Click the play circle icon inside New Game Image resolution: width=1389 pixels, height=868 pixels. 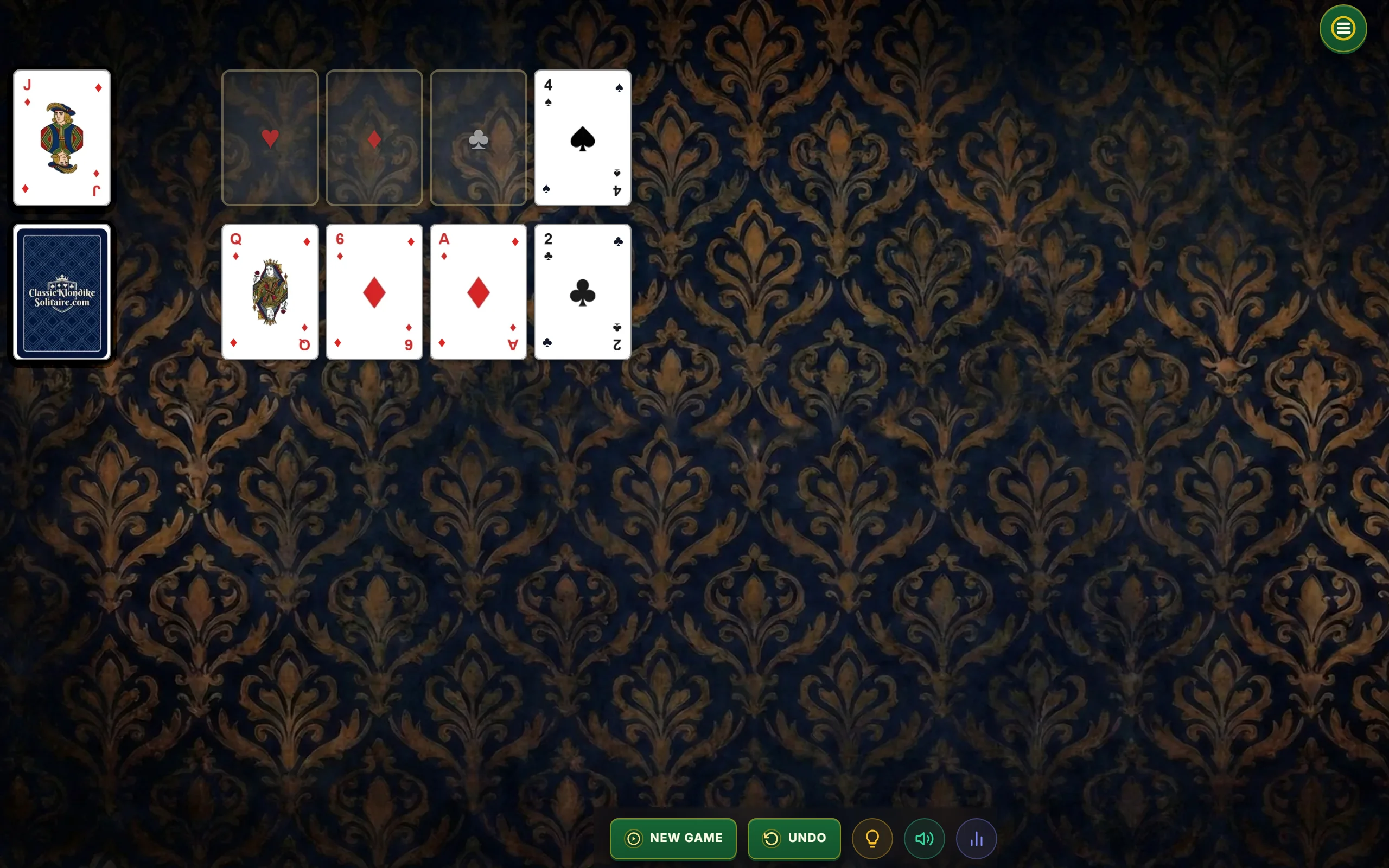click(633, 838)
